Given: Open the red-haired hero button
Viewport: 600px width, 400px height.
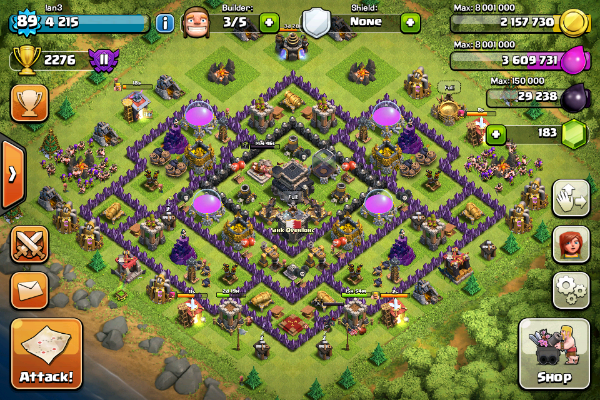Looking at the screenshot, I should [570, 243].
